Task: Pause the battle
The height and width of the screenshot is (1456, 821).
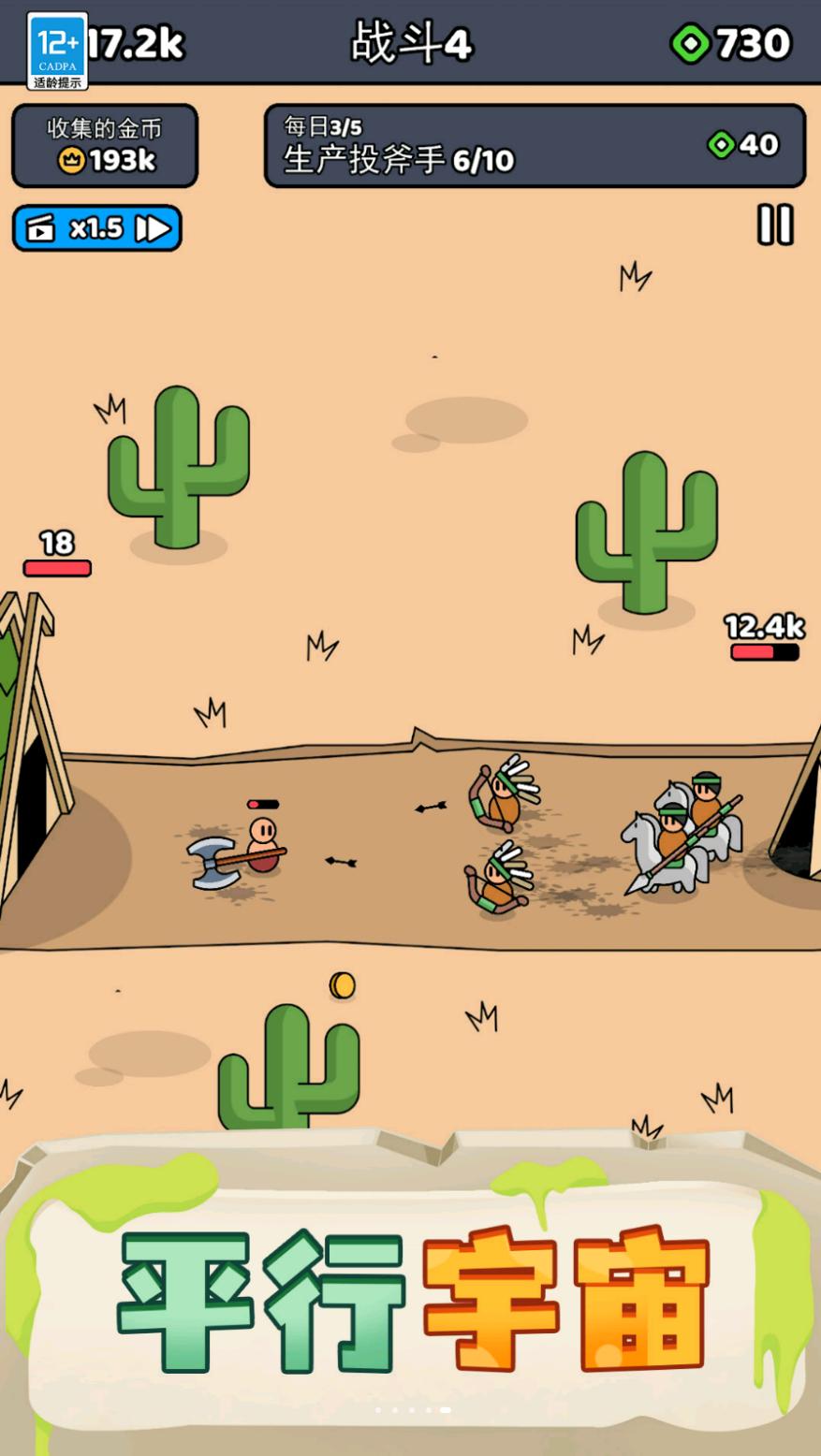Action: [775, 226]
